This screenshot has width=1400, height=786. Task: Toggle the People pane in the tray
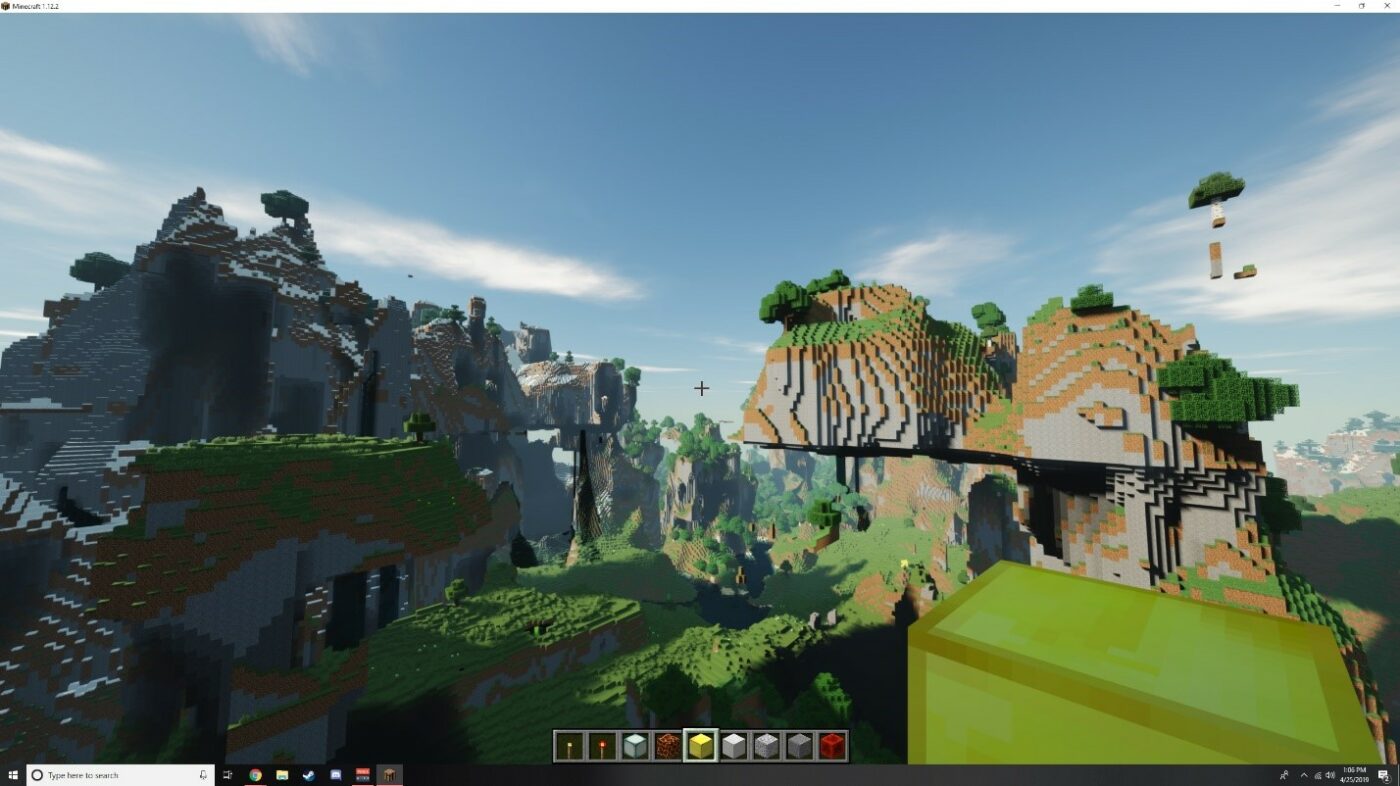coord(1285,775)
